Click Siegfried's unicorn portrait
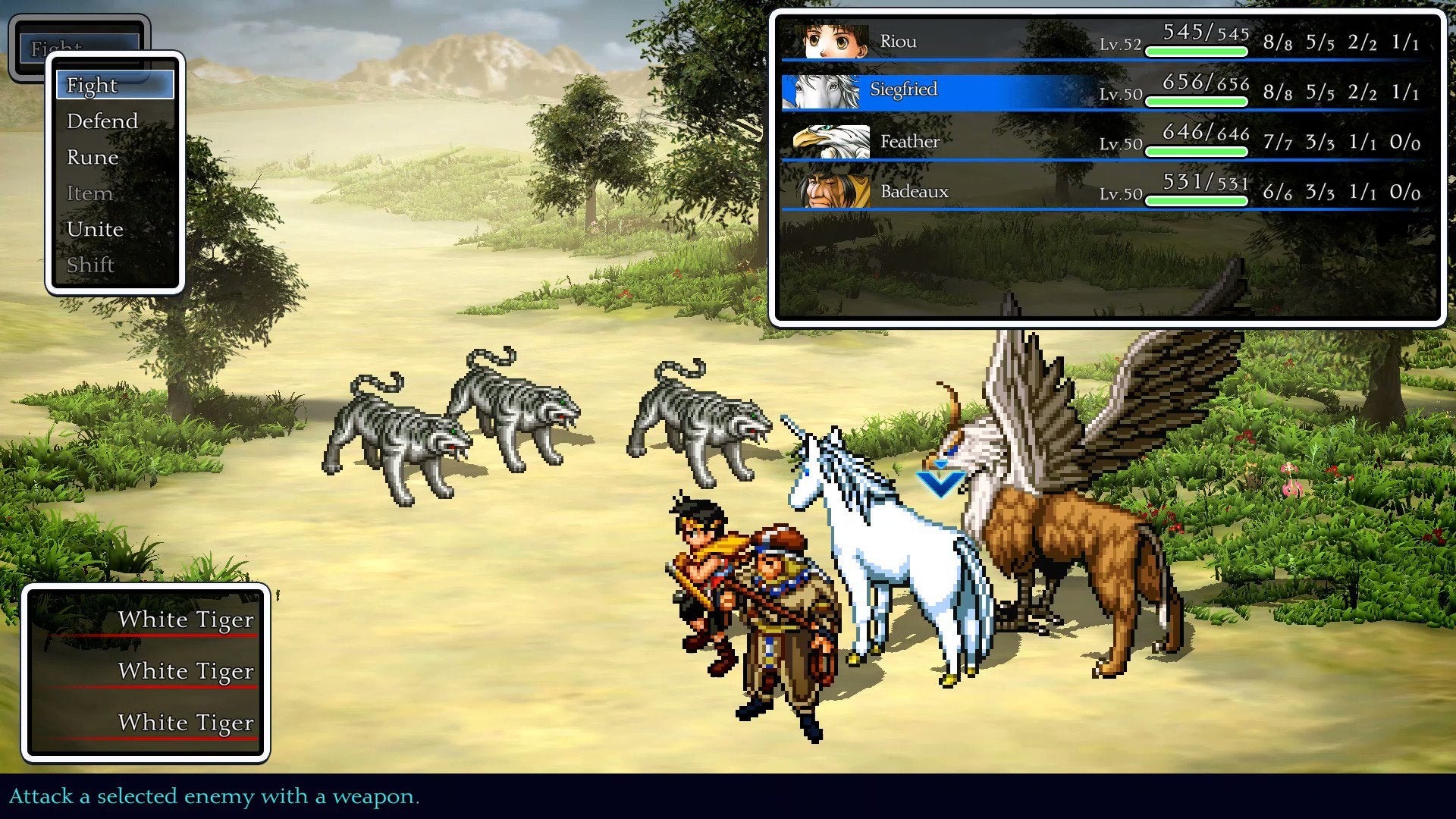 [827, 89]
